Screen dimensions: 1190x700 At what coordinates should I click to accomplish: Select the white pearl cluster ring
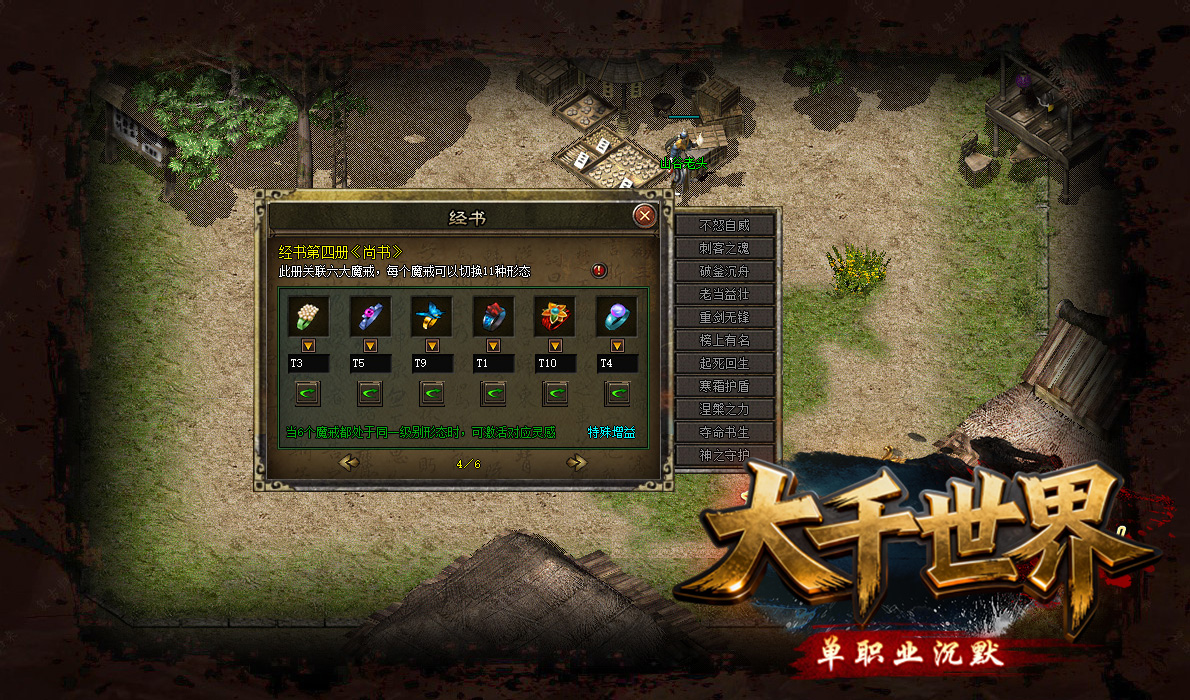pyautogui.click(x=307, y=316)
